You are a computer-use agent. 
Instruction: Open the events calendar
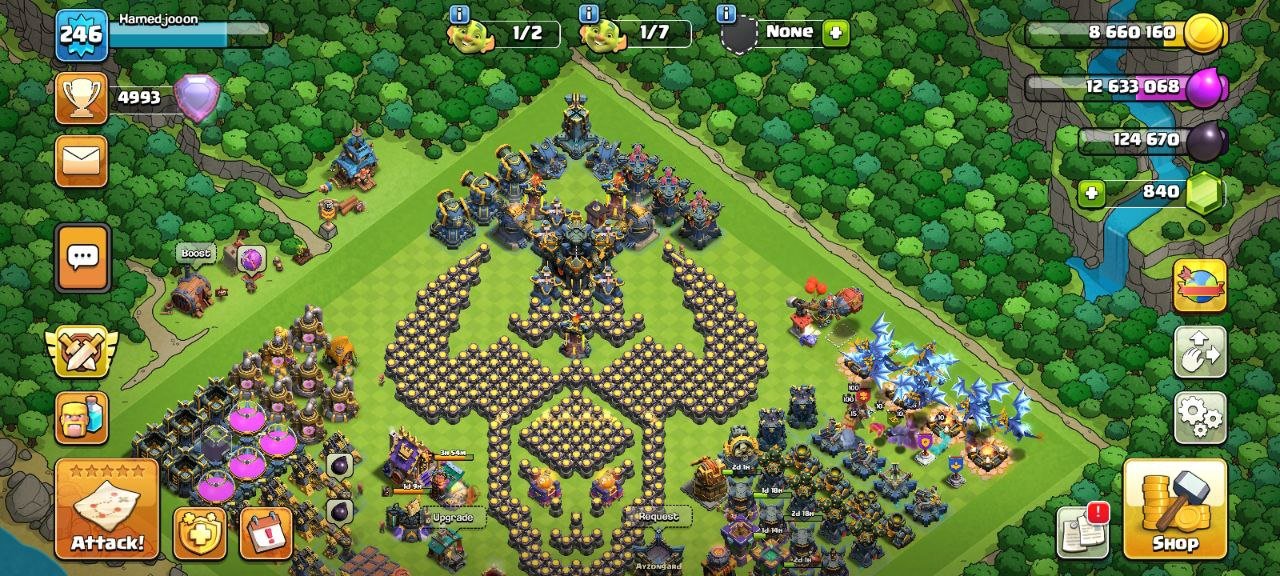tap(266, 533)
